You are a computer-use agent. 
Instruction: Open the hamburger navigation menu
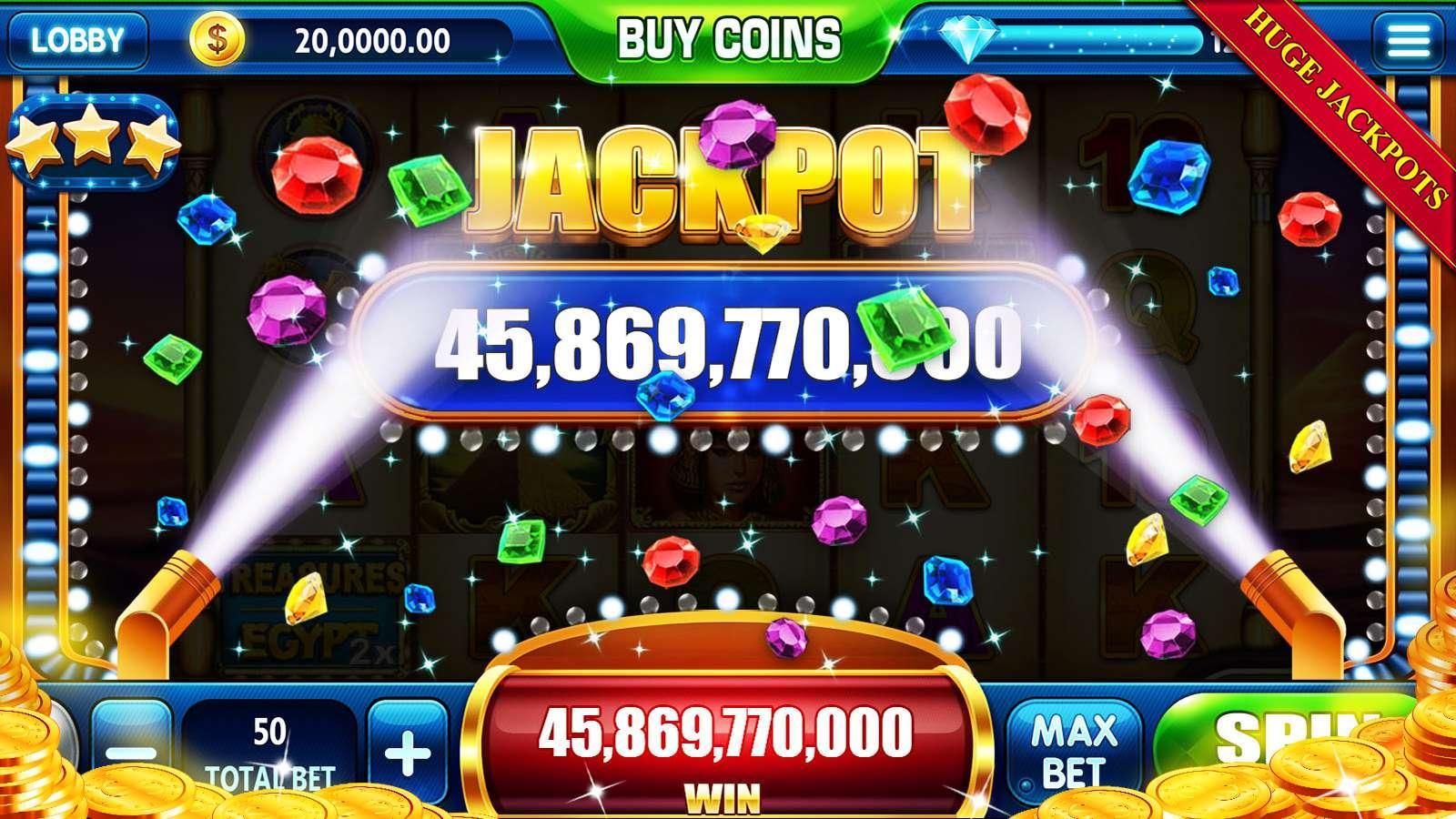point(1411,39)
